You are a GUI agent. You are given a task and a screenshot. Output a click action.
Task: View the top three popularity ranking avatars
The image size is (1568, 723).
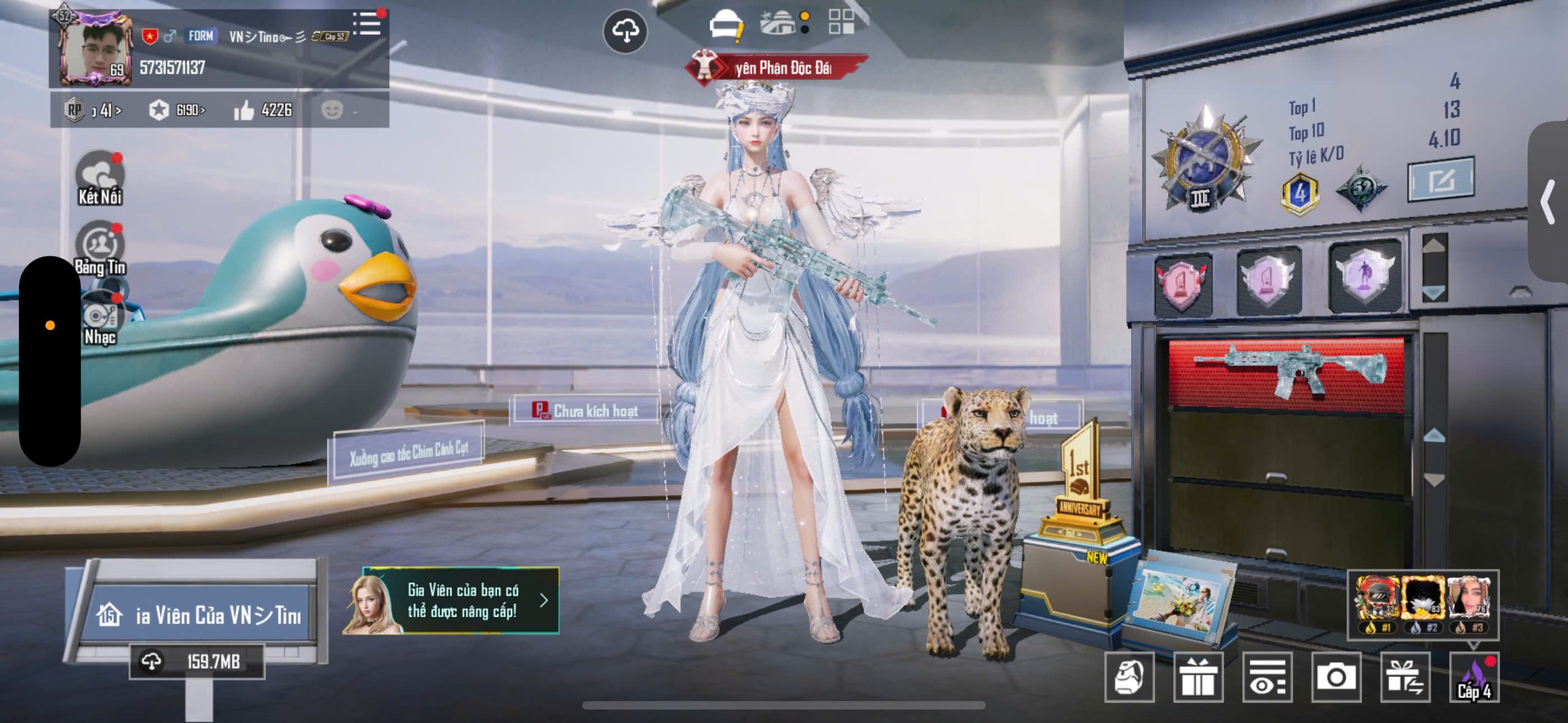1423,604
